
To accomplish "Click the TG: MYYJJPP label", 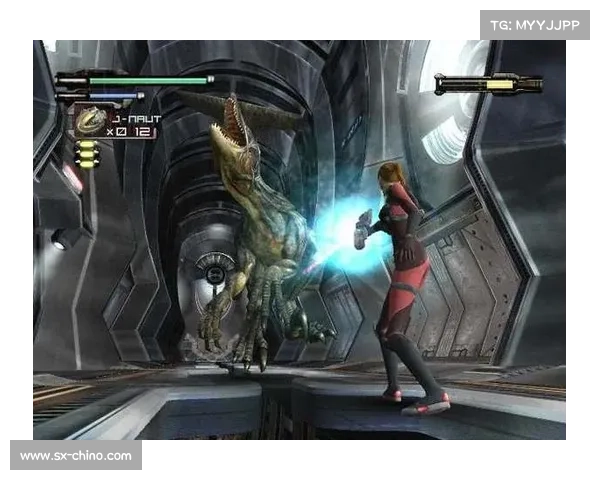I will (x=534, y=24).
